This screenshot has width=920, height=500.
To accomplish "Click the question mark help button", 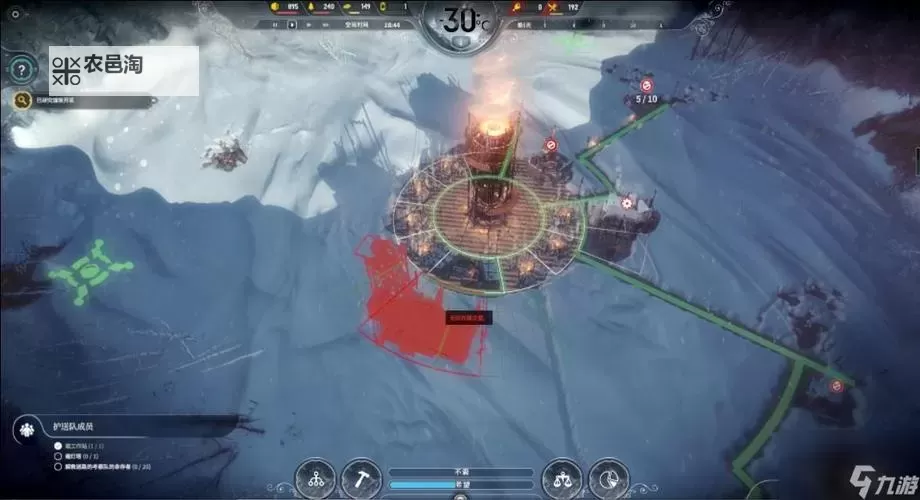I will [20, 69].
